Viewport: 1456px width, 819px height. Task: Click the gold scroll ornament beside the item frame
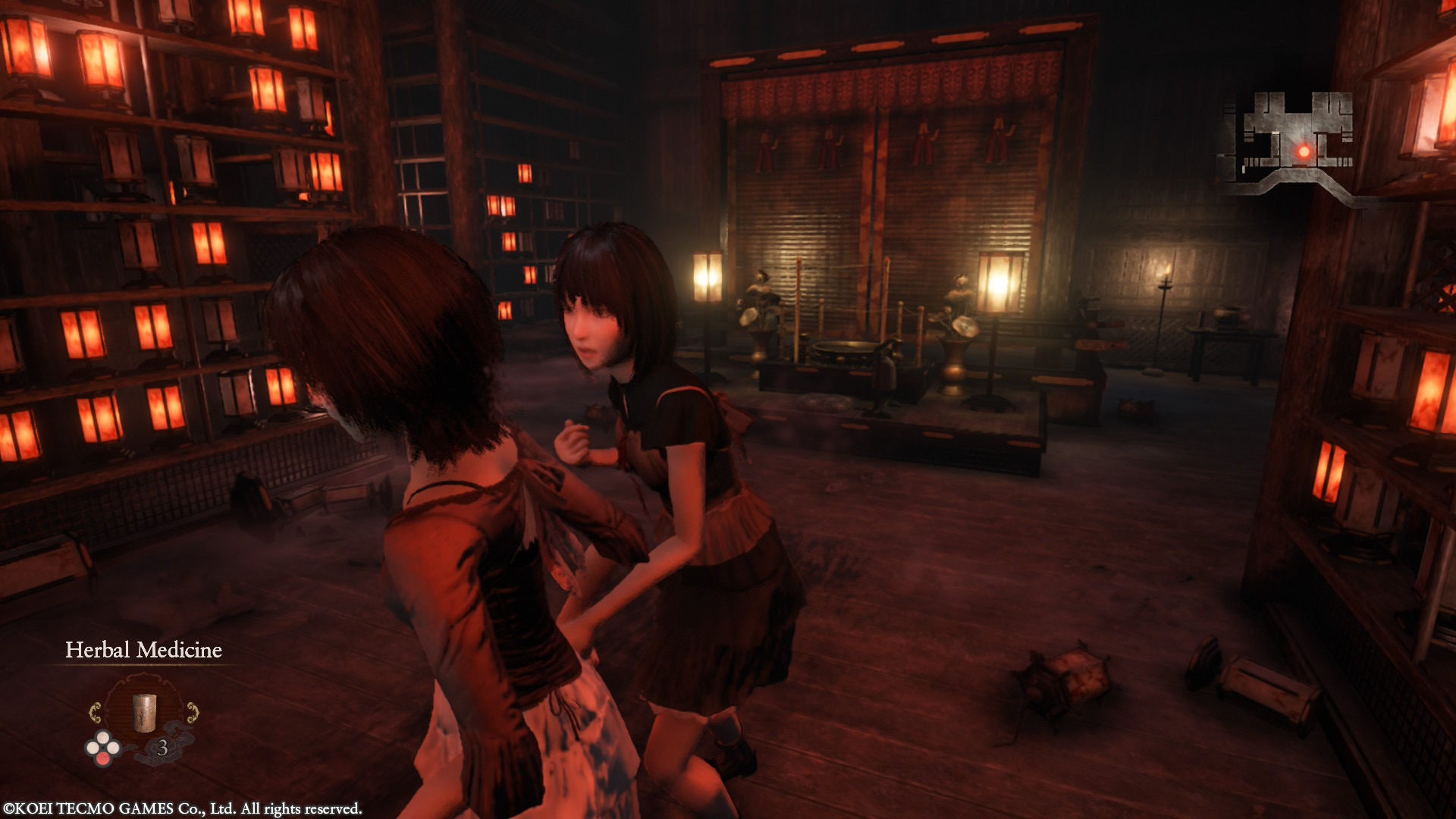tap(96, 712)
